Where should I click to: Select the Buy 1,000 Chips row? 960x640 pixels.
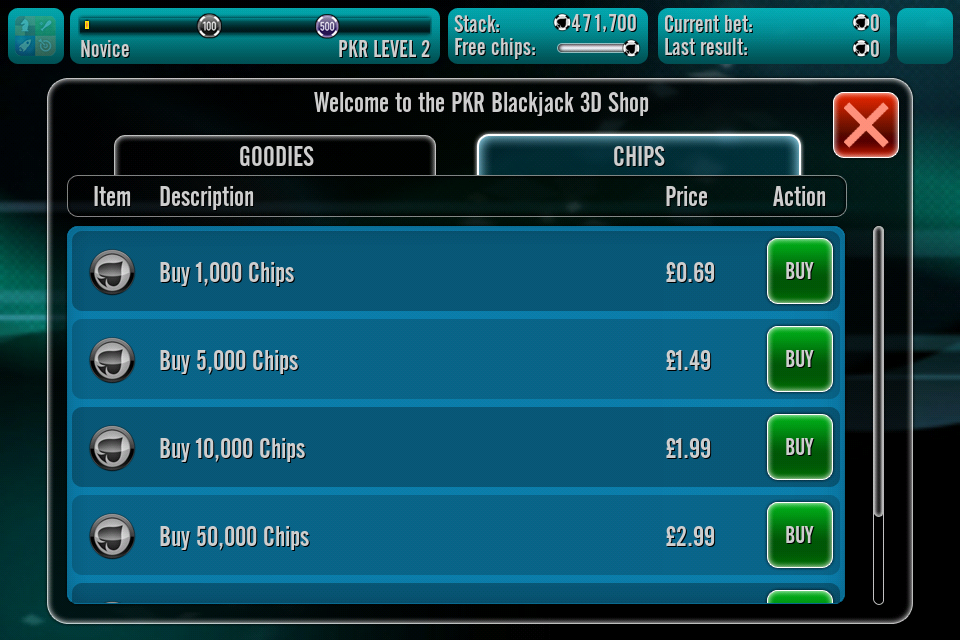400,272
